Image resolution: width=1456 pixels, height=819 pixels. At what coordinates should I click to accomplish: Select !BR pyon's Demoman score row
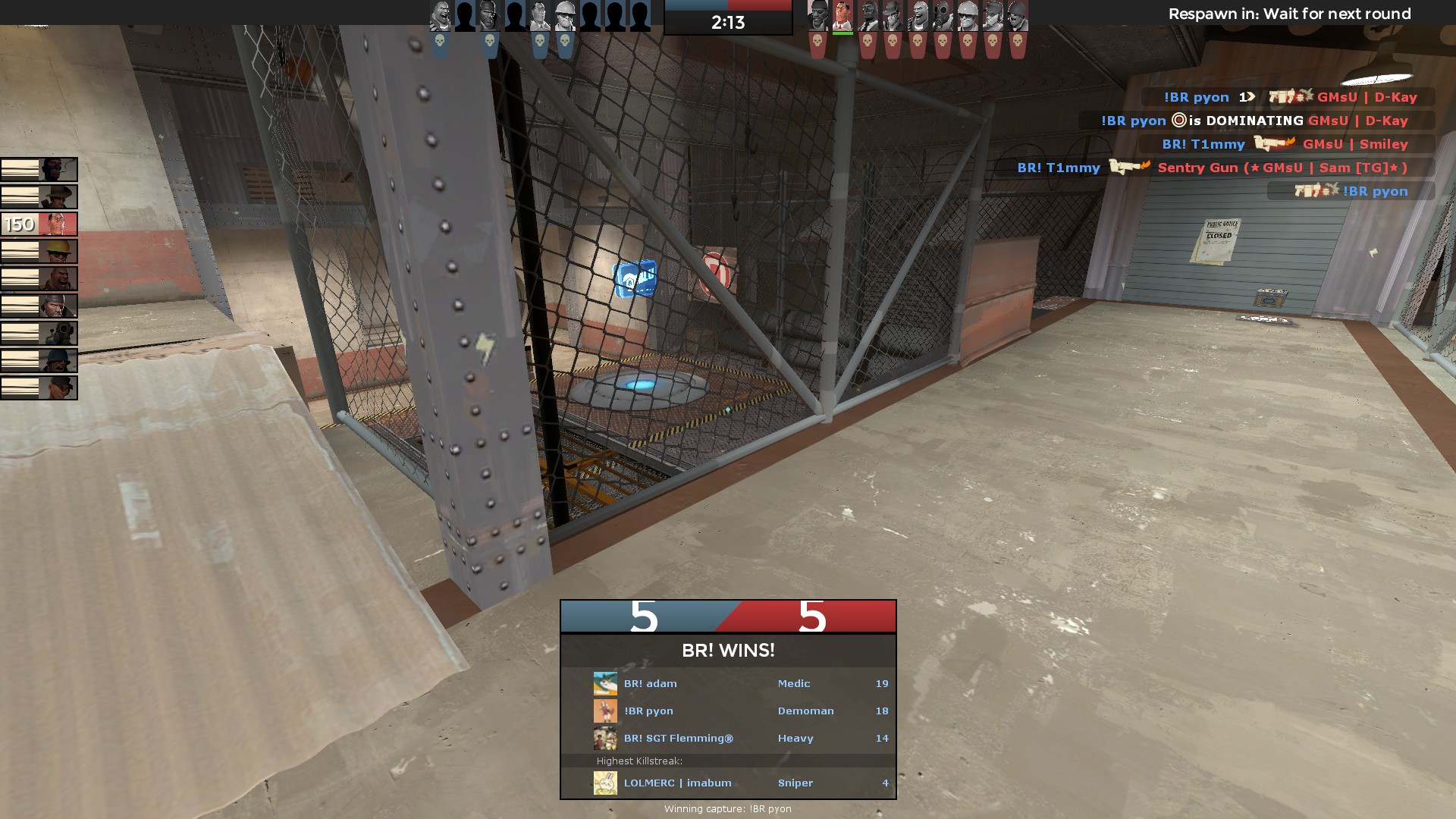pos(728,711)
